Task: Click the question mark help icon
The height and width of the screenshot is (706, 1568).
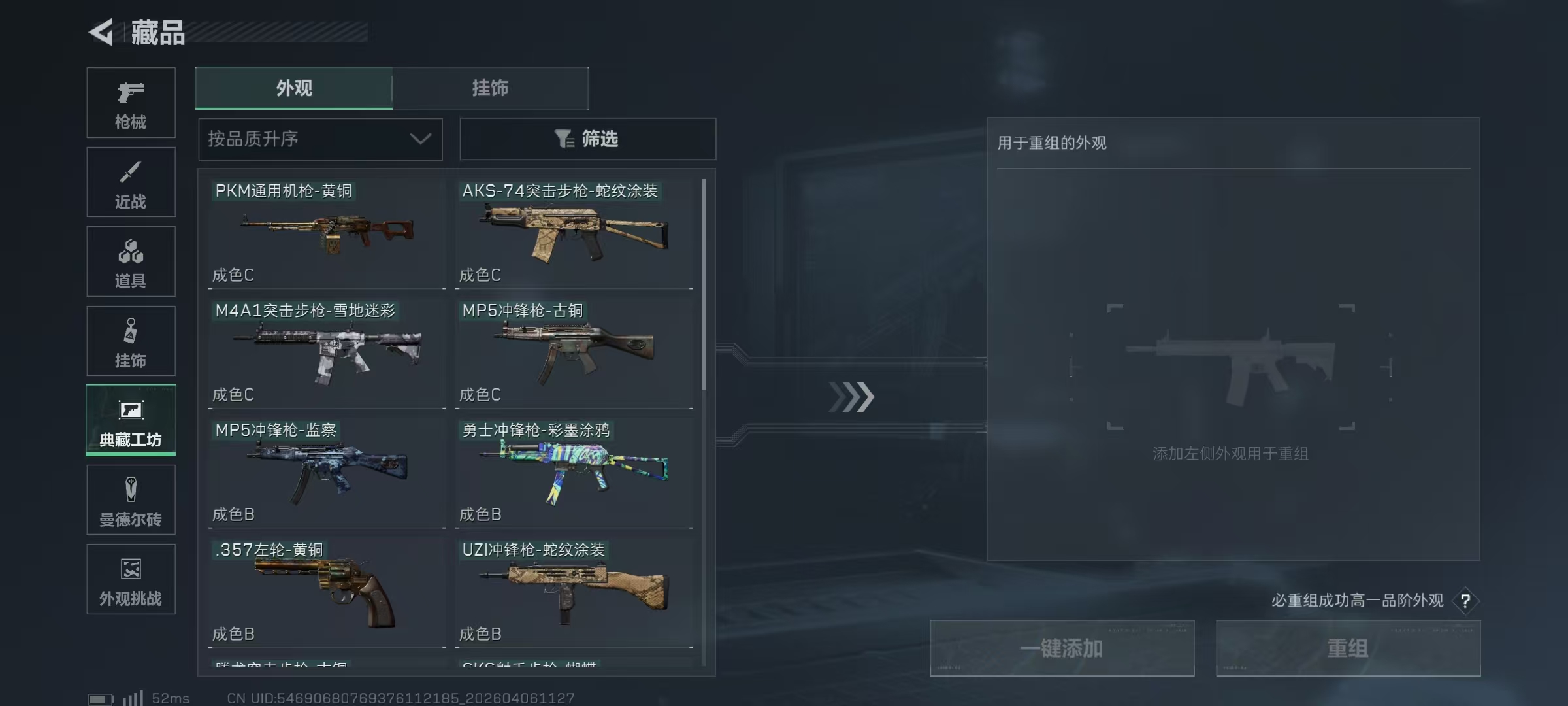Action: pyautogui.click(x=1465, y=601)
